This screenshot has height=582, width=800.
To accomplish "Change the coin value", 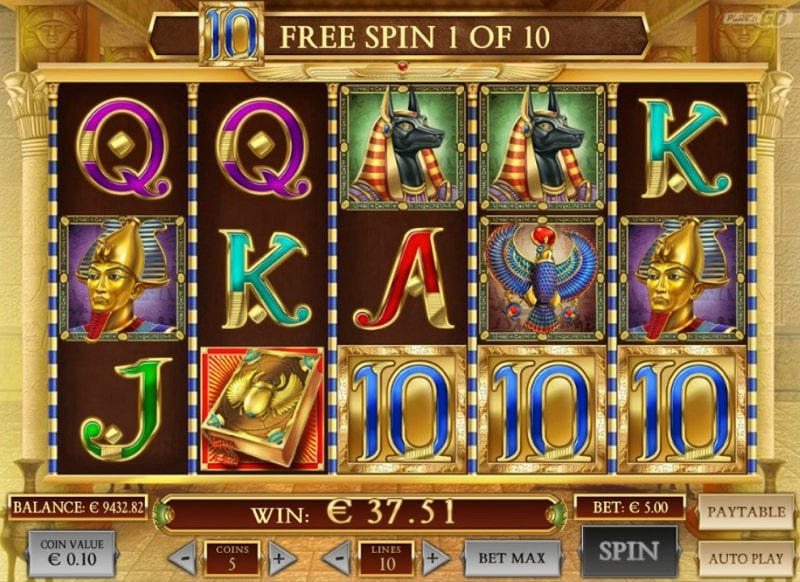I will 71,554.
